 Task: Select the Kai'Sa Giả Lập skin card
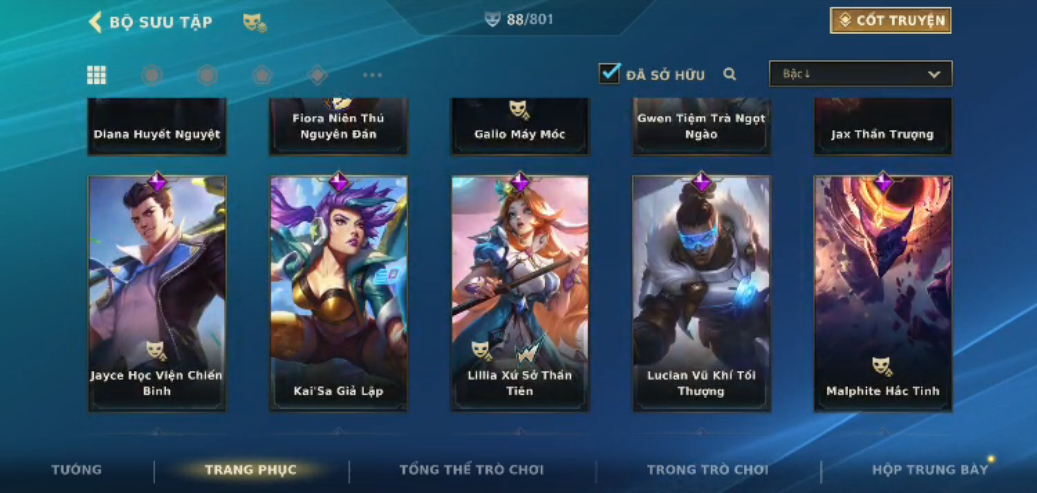(x=339, y=293)
